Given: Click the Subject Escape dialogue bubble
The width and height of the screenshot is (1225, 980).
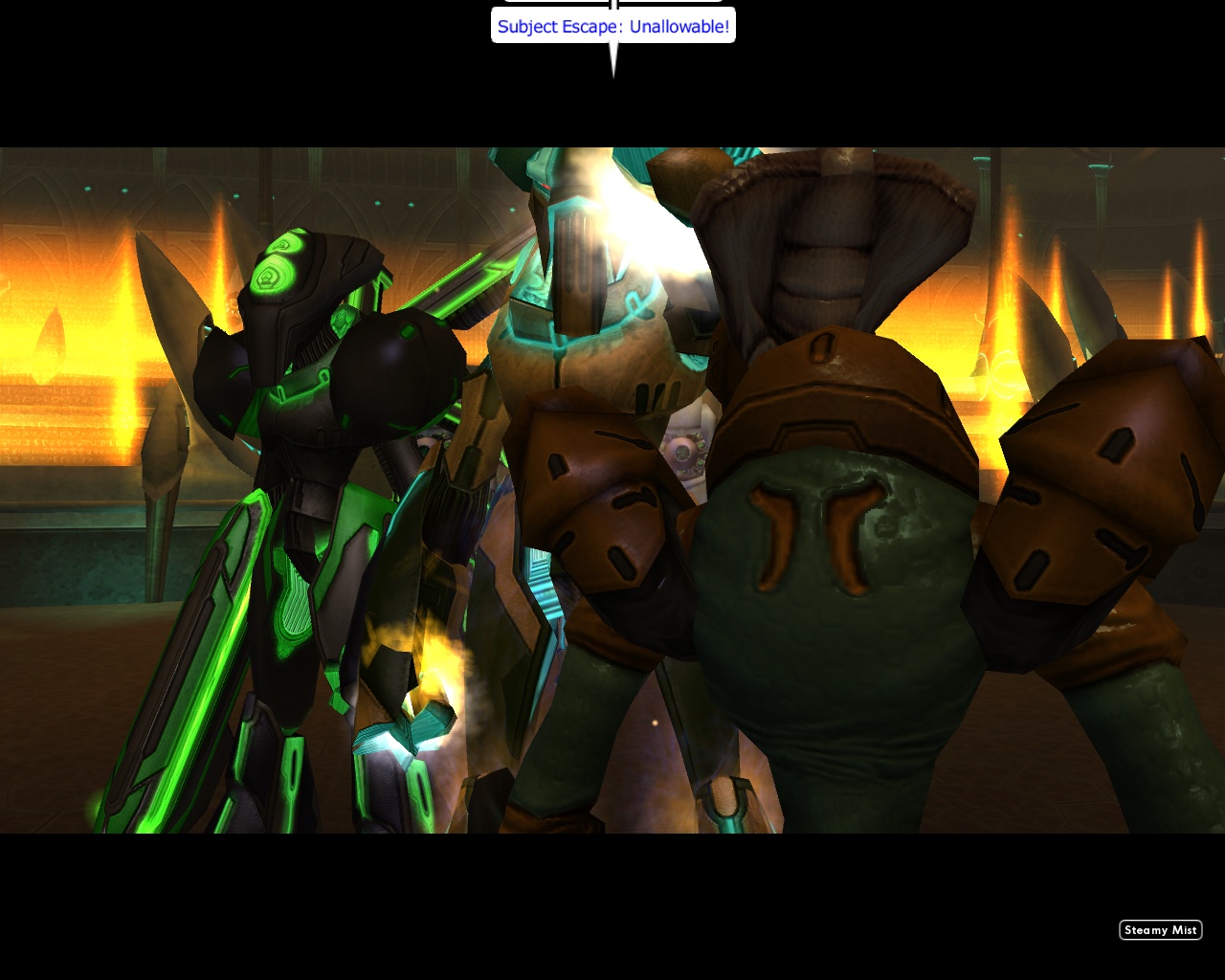Looking at the screenshot, I should coord(612,26).
